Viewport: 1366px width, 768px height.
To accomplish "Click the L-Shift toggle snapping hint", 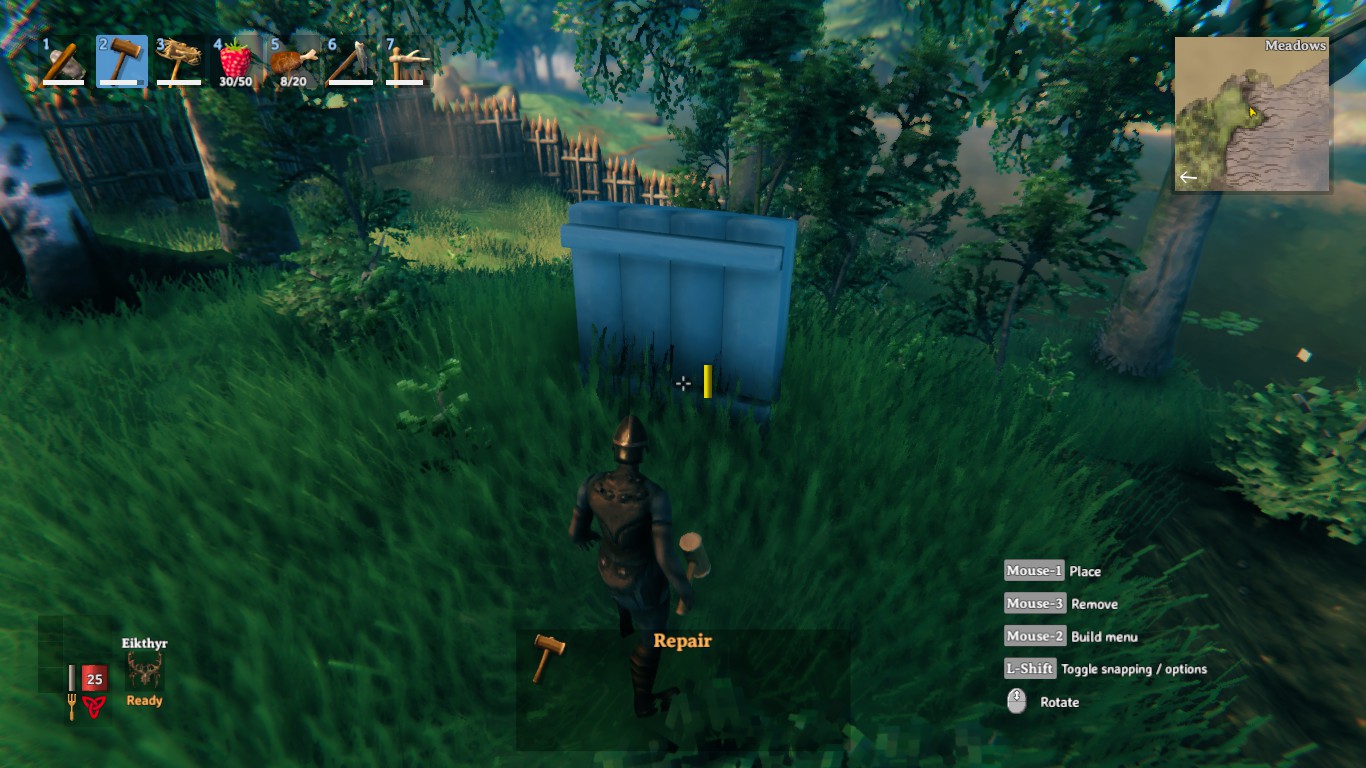I will click(x=1030, y=668).
